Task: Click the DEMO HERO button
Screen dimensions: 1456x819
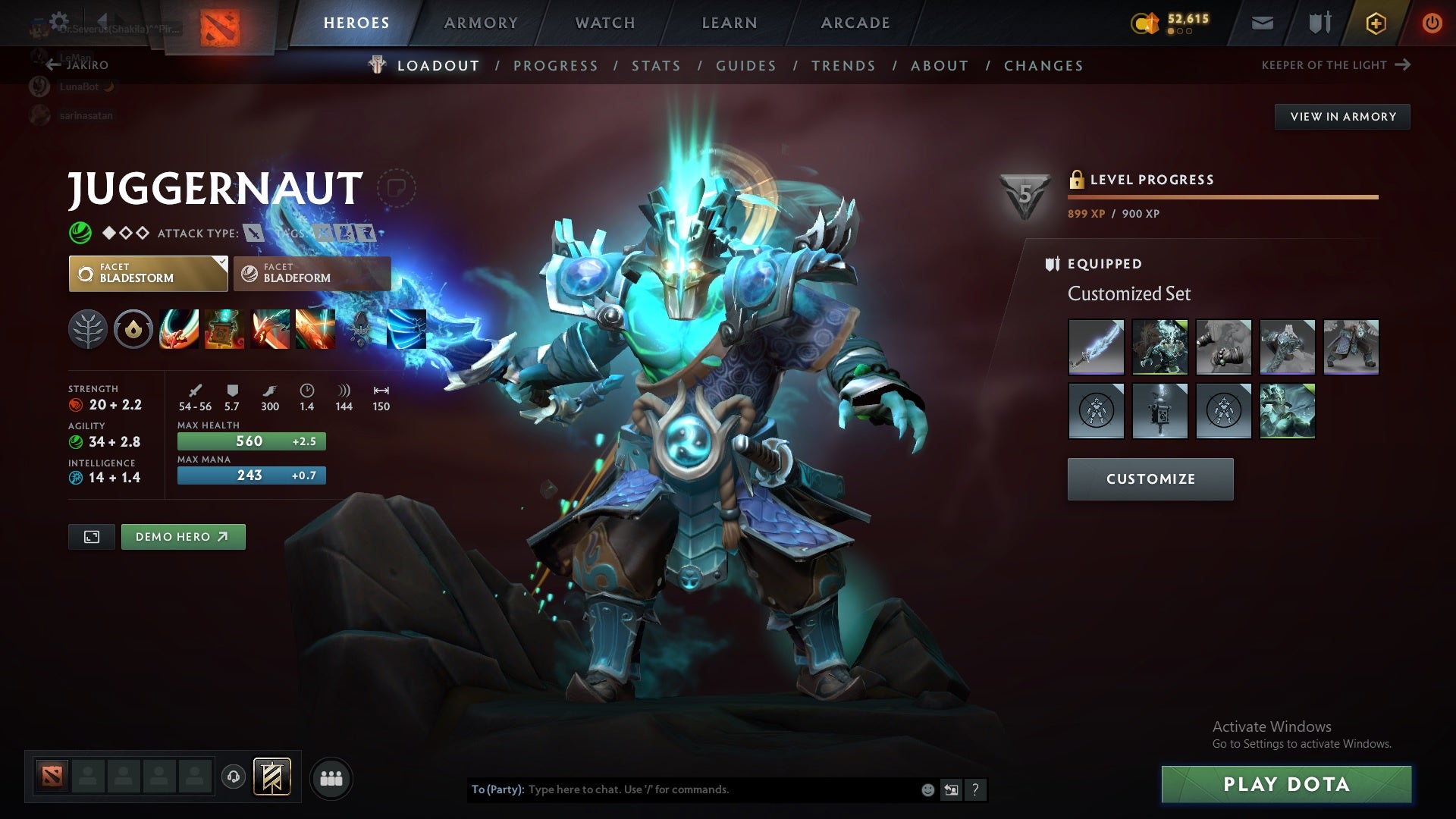Action: 183,536
